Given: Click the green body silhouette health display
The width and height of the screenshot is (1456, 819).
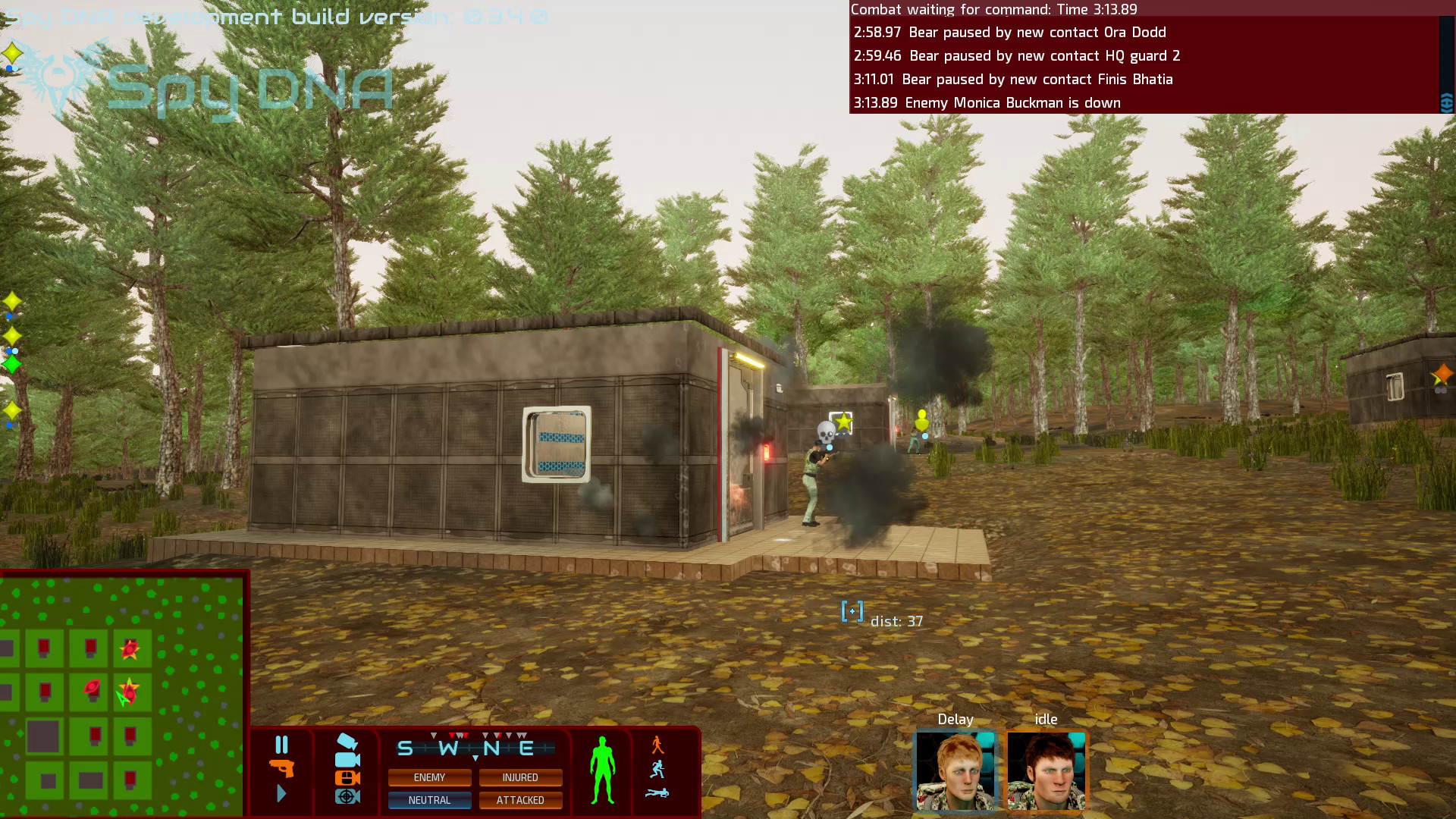Looking at the screenshot, I should pyautogui.click(x=601, y=770).
